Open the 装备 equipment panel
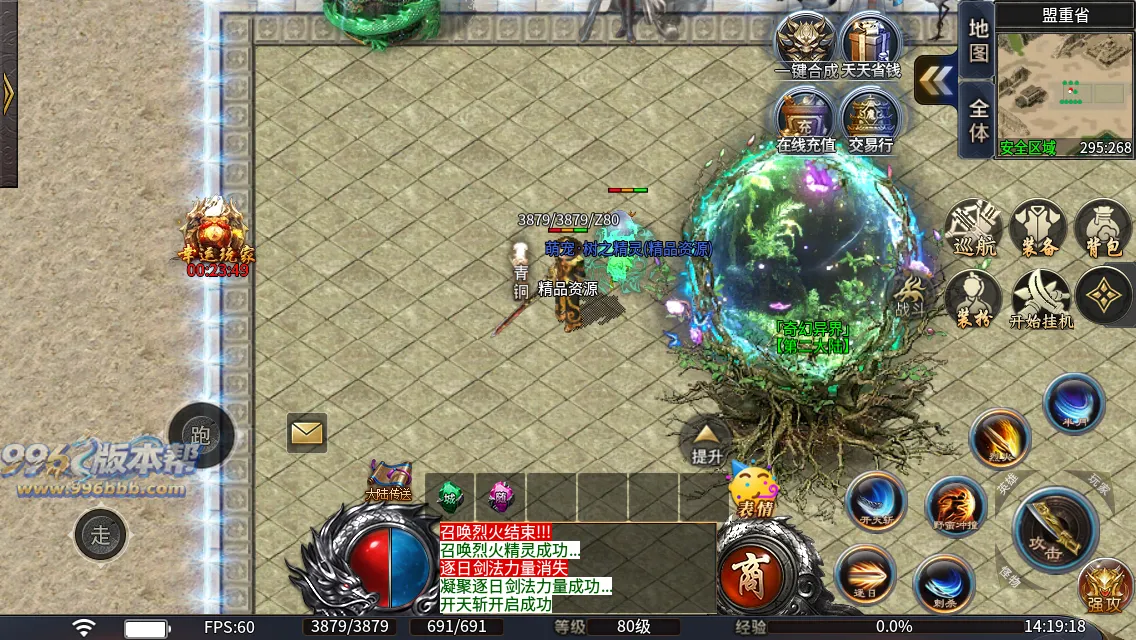 click(x=1039, y=228)
